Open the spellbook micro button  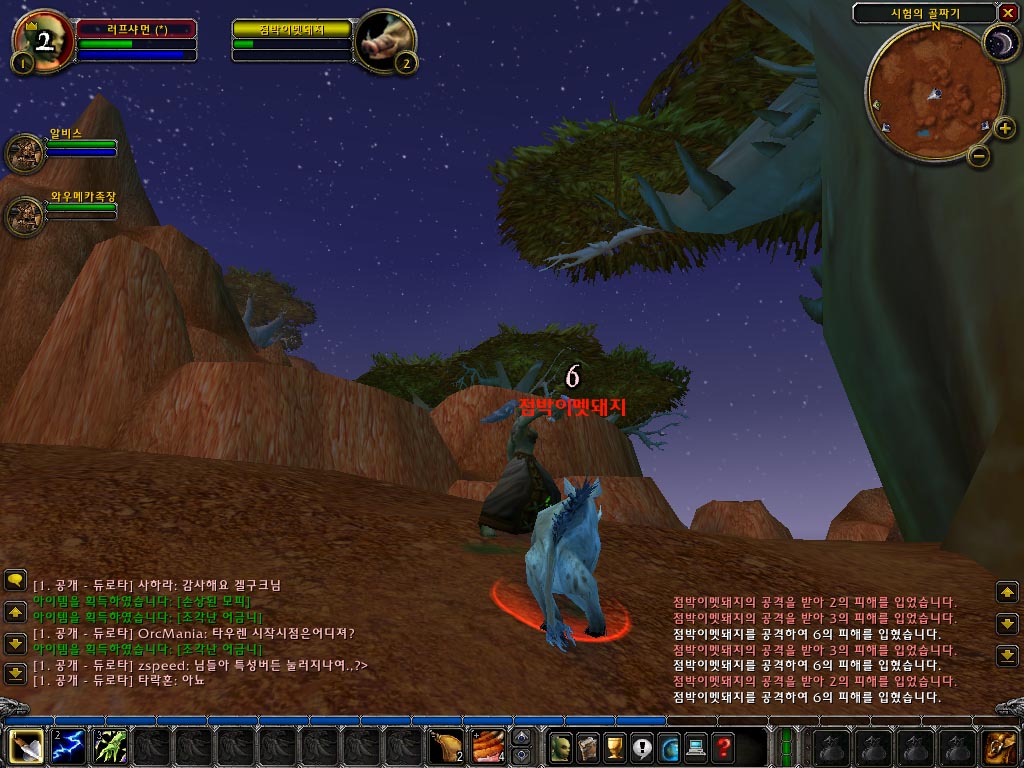coord(587,746)
